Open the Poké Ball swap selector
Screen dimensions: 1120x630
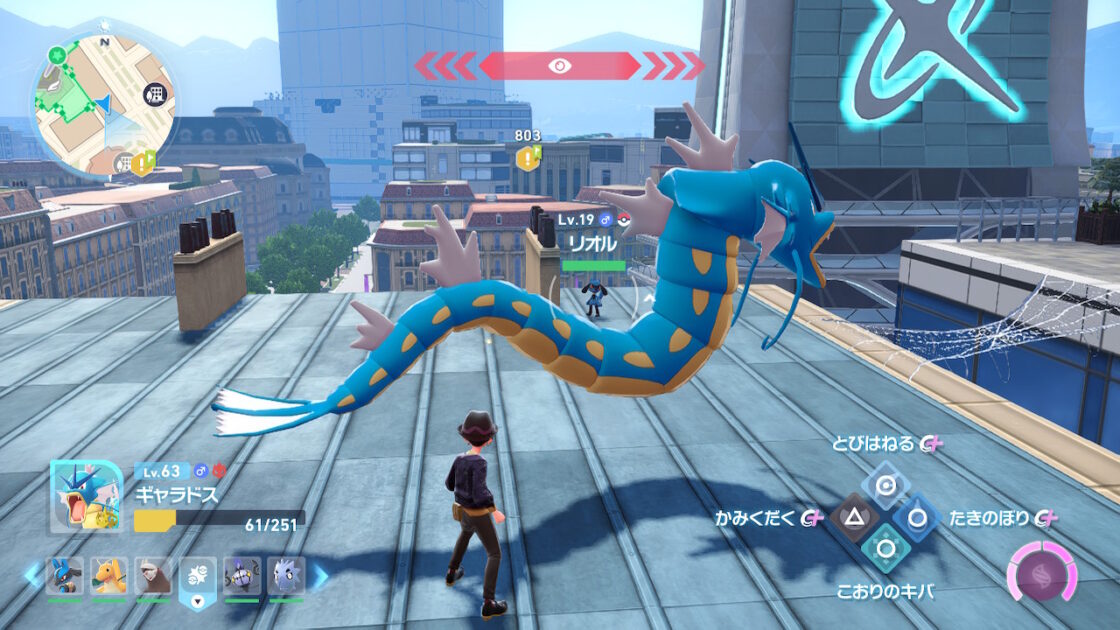point(197,580)
